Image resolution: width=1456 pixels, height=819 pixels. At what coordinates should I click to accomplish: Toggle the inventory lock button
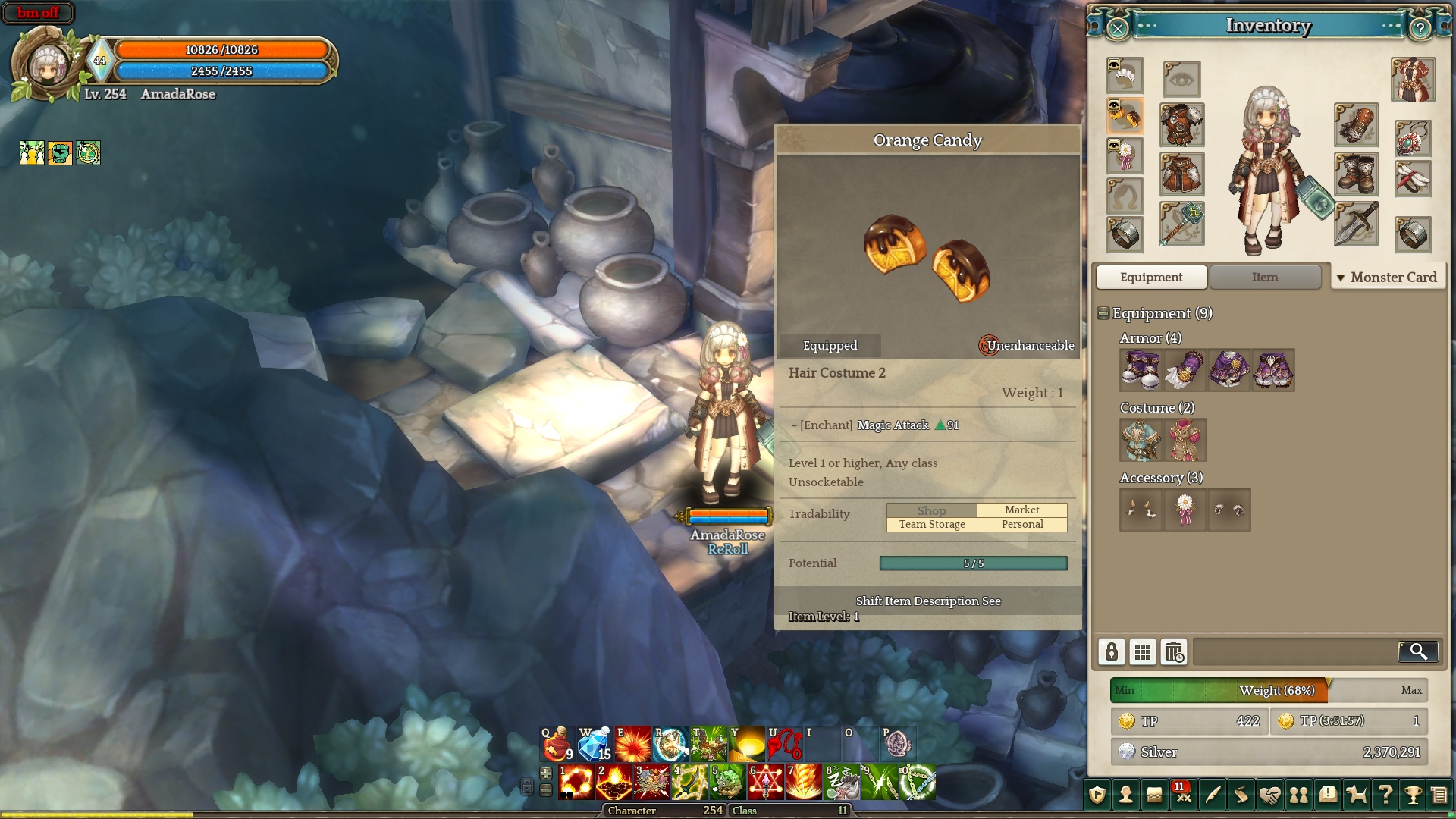pos(1111,651)
